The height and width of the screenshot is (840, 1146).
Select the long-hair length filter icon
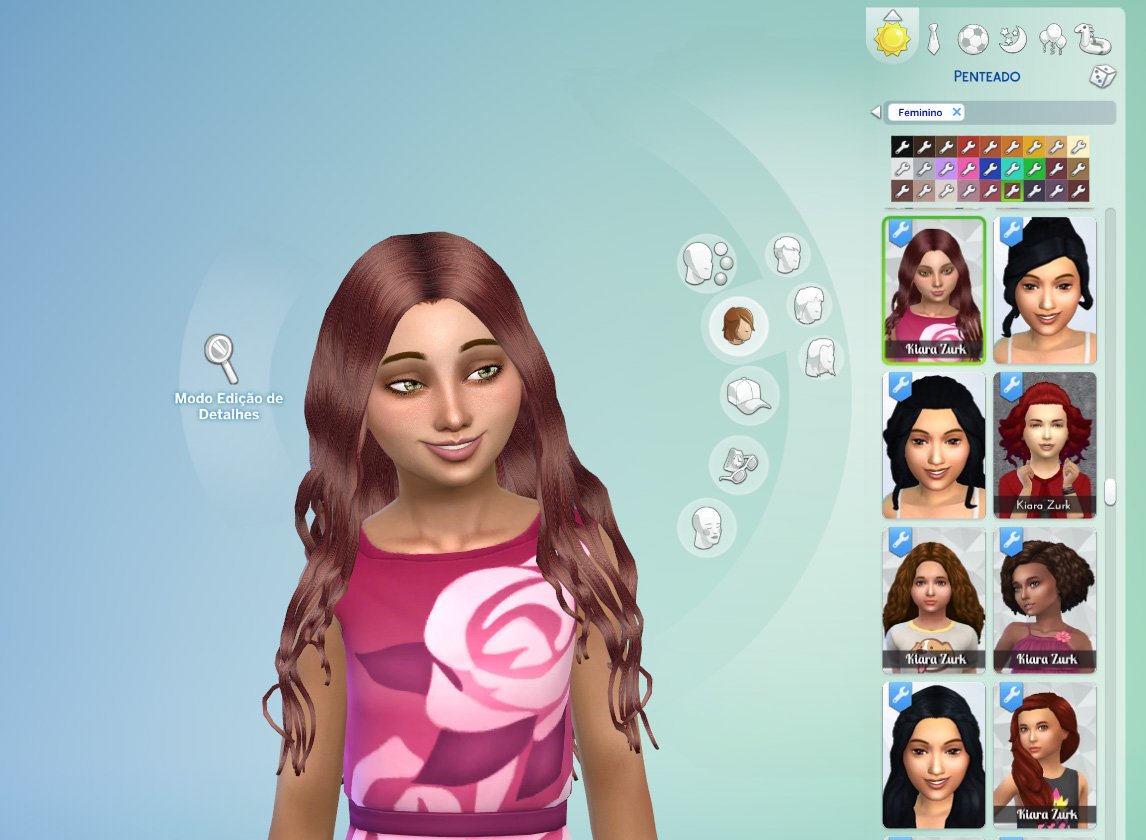[821, 357]
